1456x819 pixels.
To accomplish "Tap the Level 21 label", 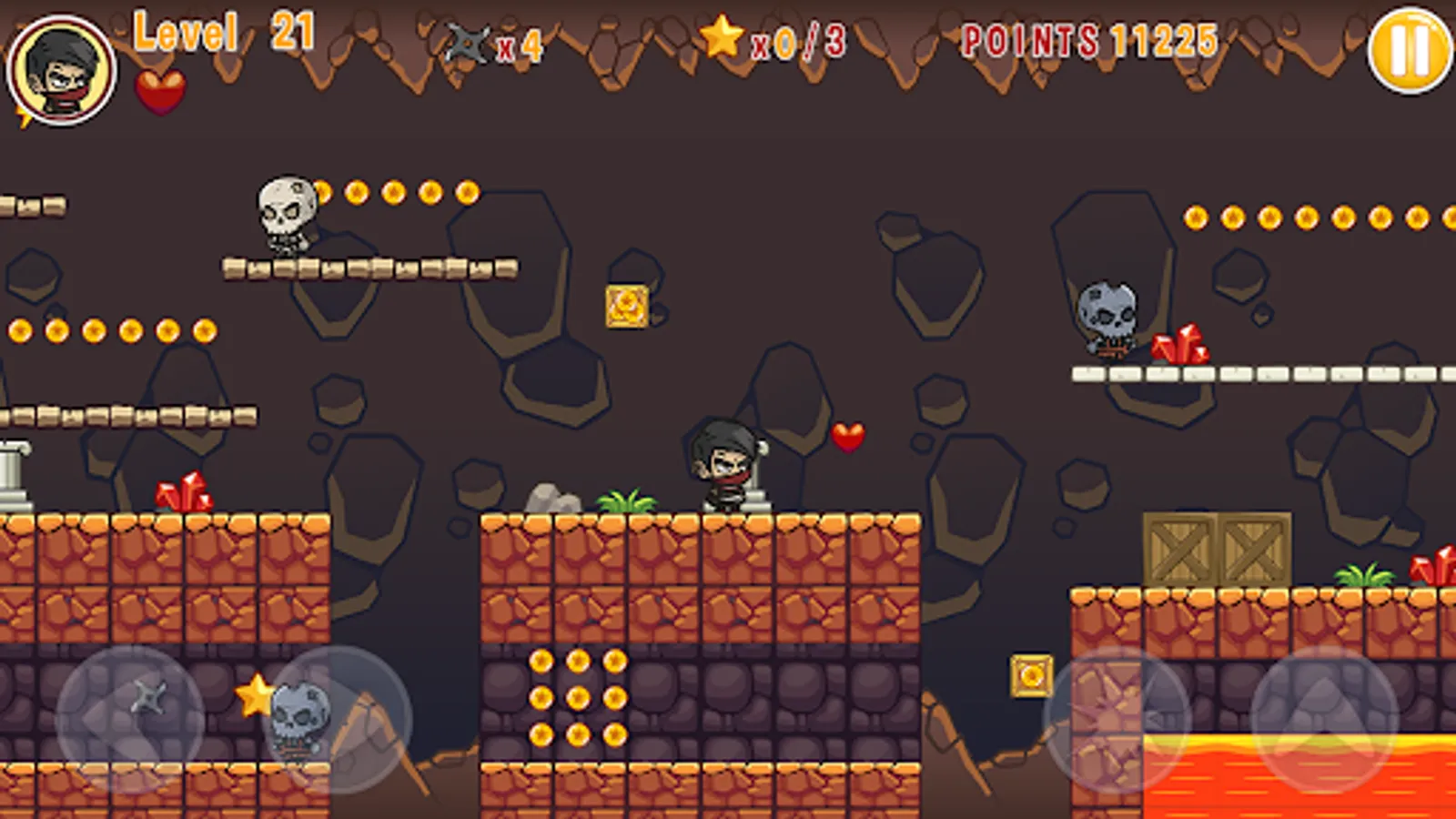I will (x=221, y=35).
